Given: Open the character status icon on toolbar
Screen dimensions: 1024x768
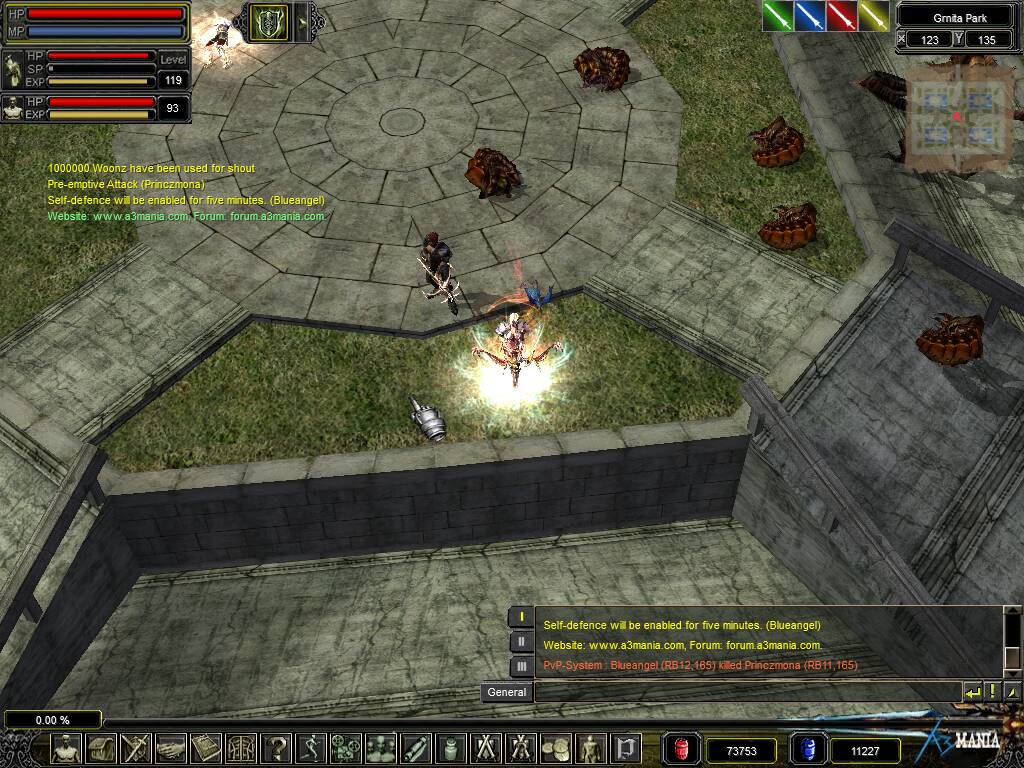Looking at the screenshot, I should click(67, 748).
